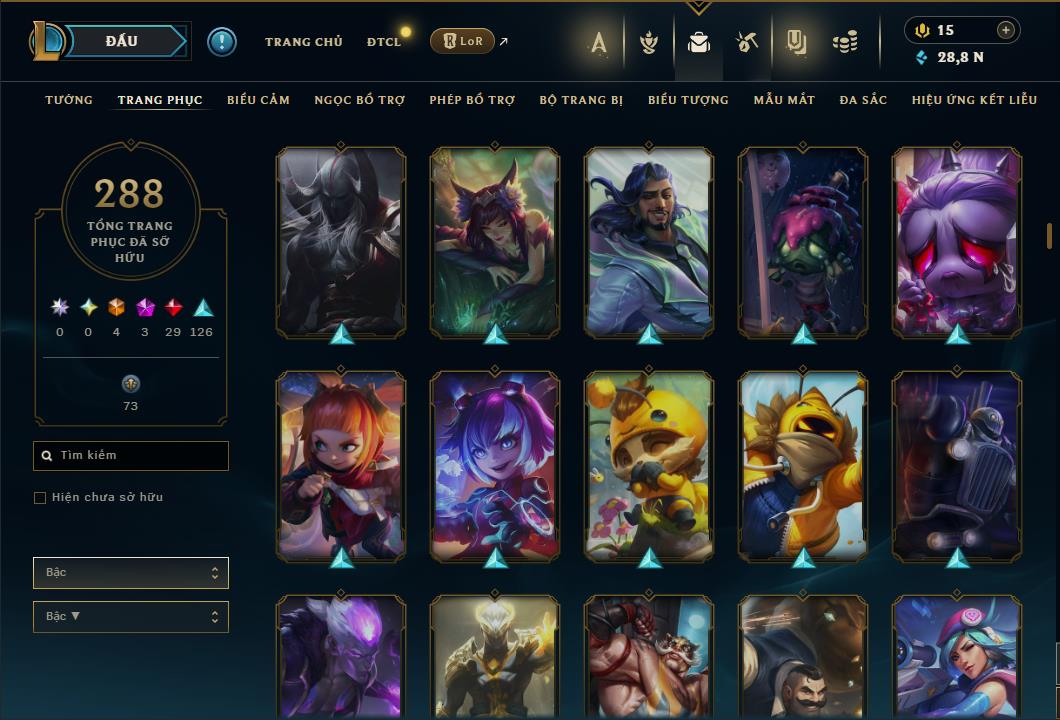Open the coin stack store icon
Viewport: 1060px width, 720px height.
[x=845, y=42]
